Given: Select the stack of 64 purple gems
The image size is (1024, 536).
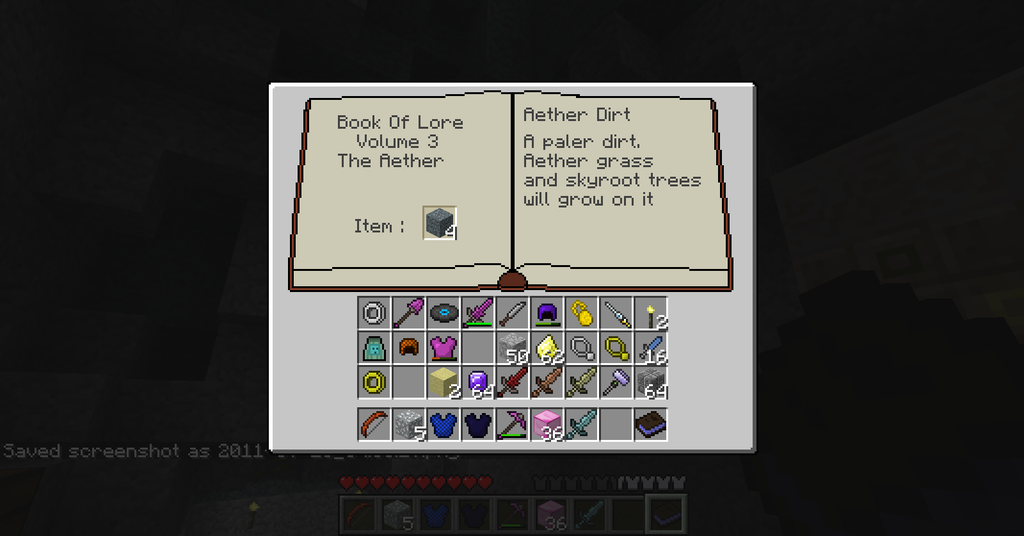Looking at the screenshot, I should point(477,382).
